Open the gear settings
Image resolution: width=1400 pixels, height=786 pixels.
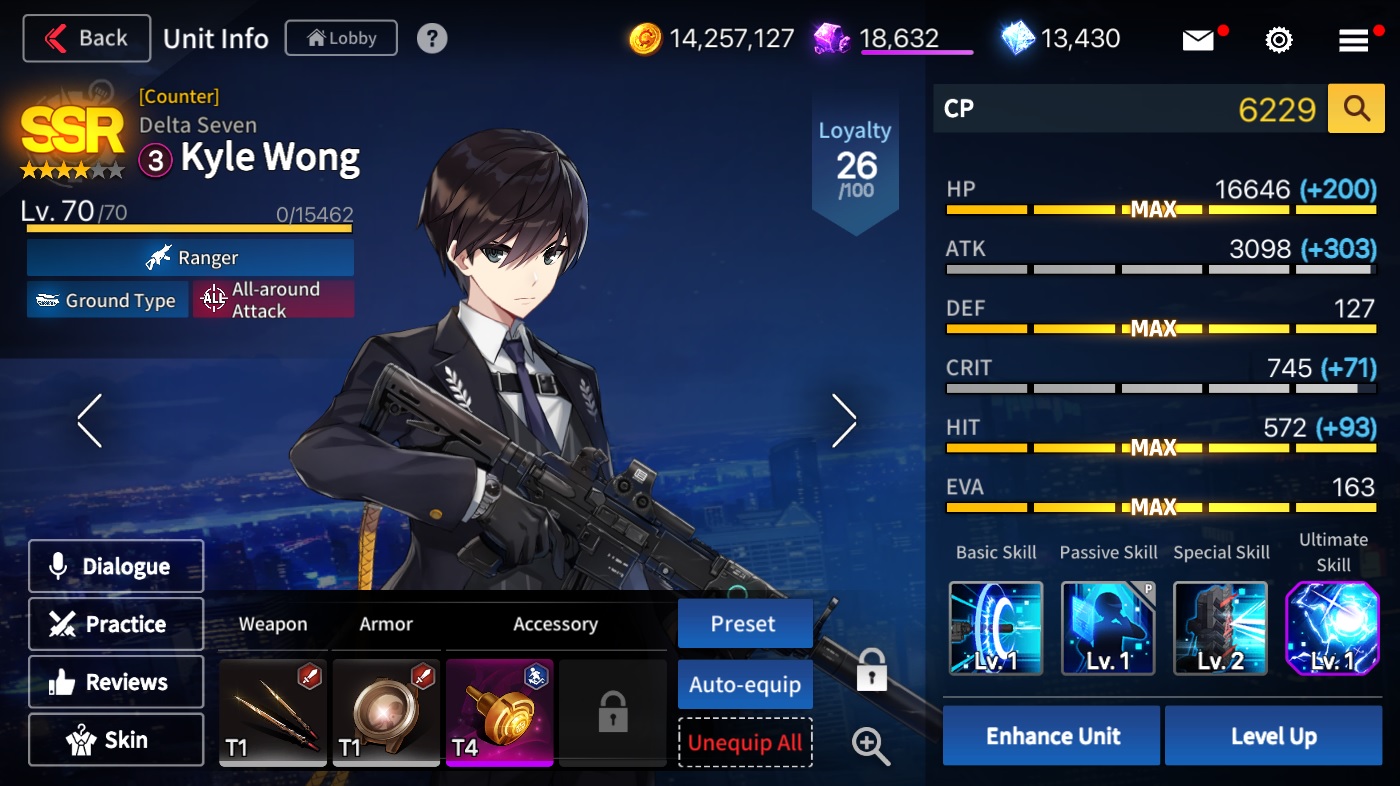coord(1278,40)
